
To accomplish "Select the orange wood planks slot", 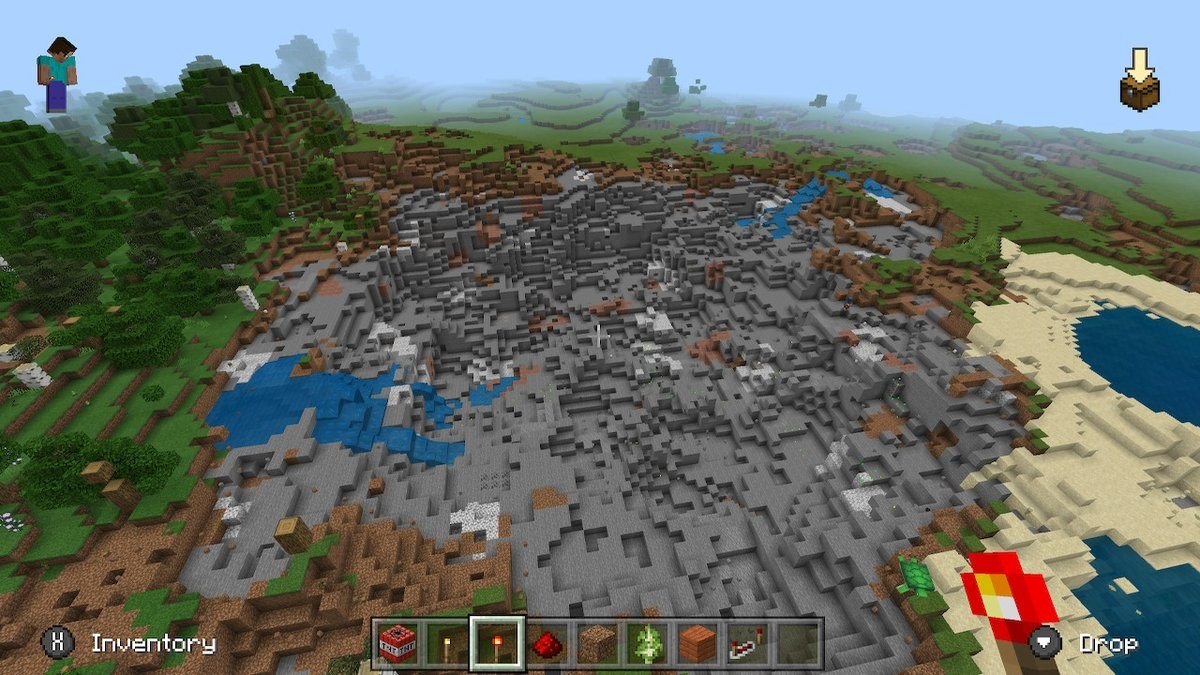I will (x=698, y=643).
